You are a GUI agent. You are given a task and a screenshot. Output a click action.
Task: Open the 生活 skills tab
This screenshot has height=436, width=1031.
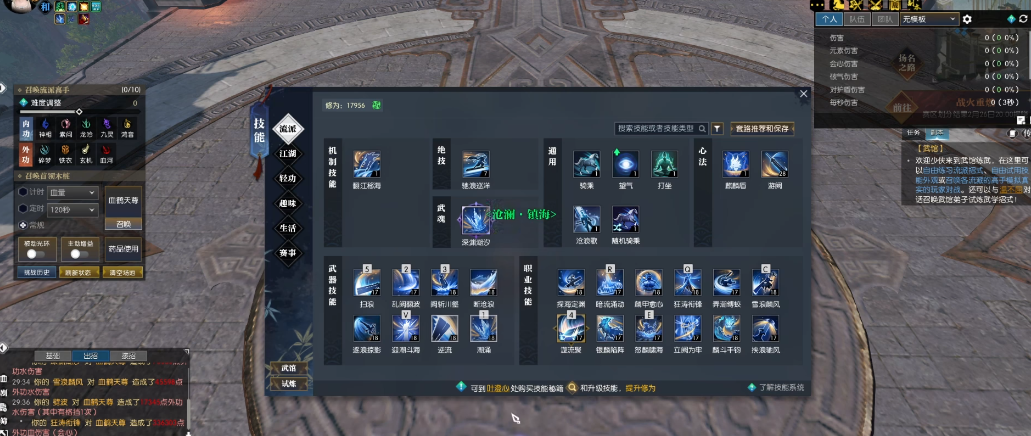coord(287,227)
